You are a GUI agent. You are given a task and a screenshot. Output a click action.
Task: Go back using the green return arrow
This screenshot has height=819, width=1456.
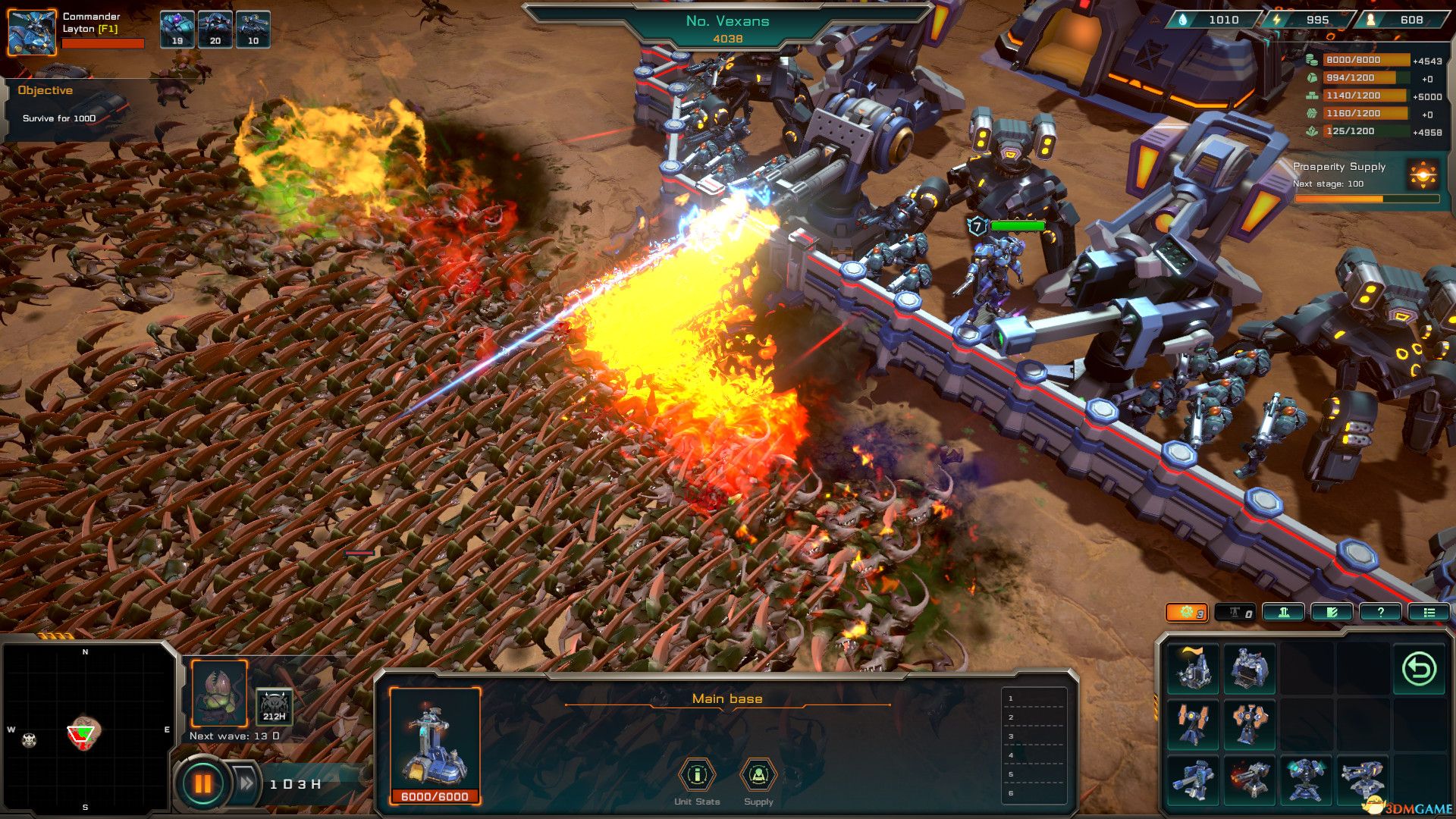click(x=1419, y=669)
